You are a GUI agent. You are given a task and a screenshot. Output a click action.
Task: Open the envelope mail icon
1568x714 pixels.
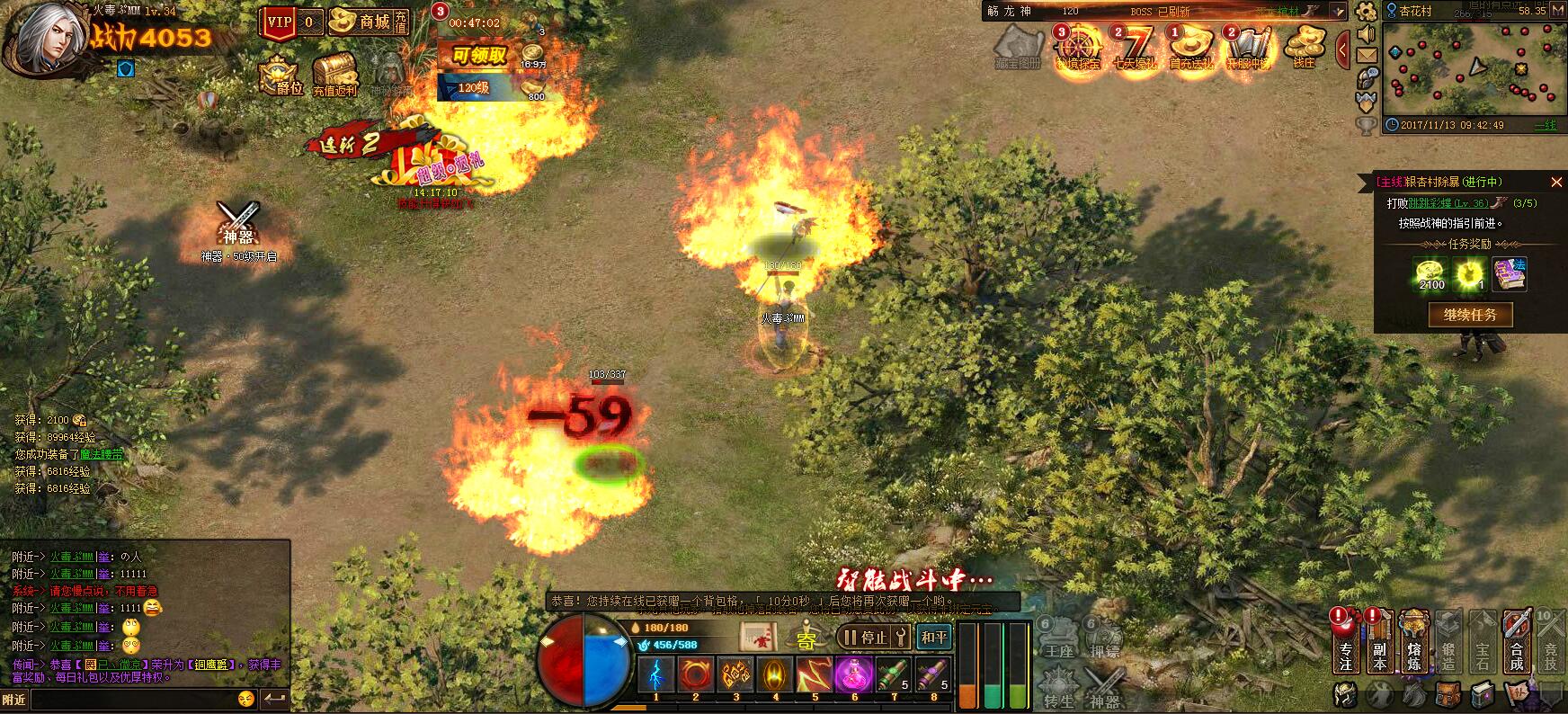coord(1367,56)
